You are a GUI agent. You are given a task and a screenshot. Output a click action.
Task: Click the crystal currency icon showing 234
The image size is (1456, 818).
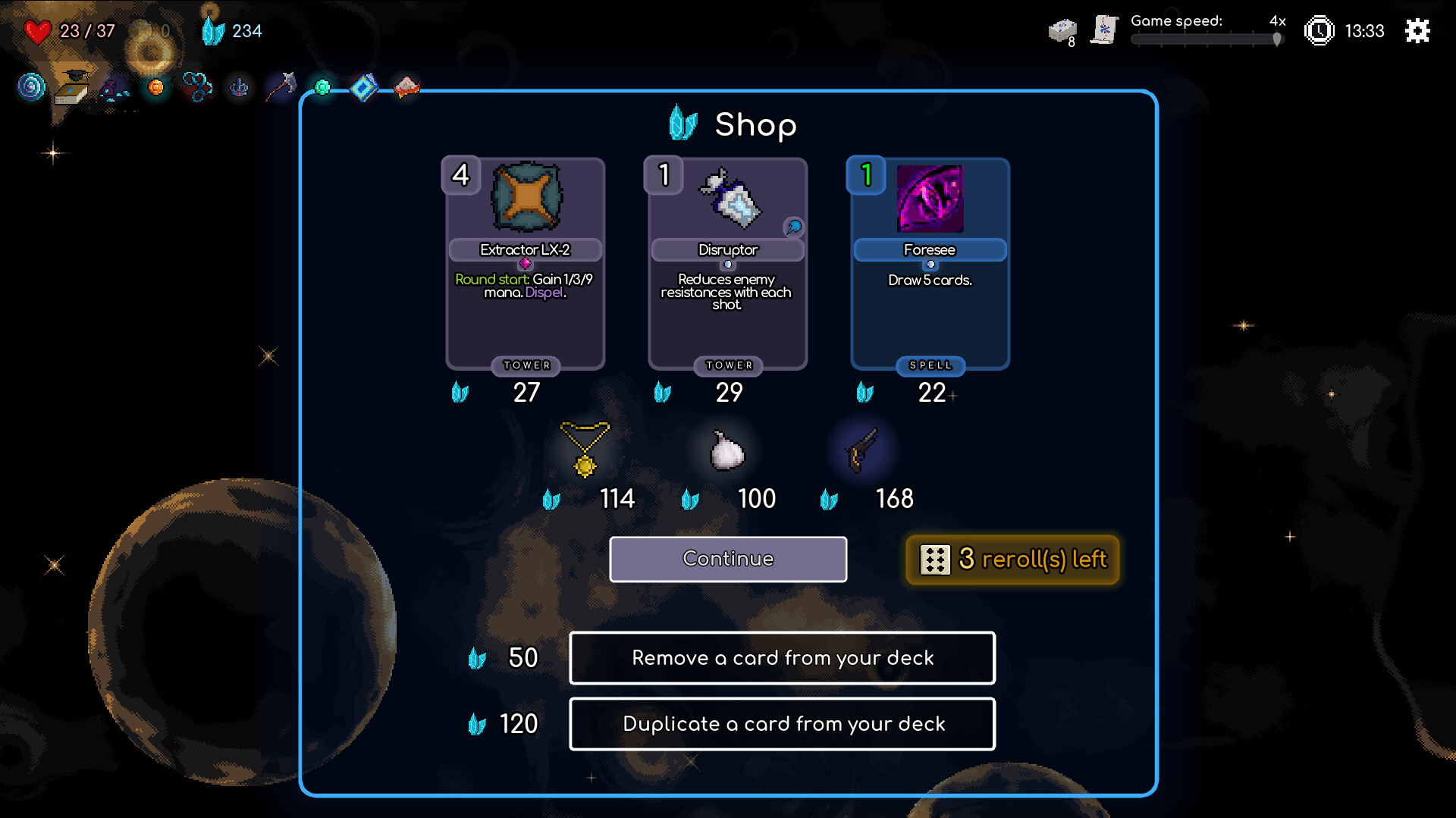click(215, 31)
